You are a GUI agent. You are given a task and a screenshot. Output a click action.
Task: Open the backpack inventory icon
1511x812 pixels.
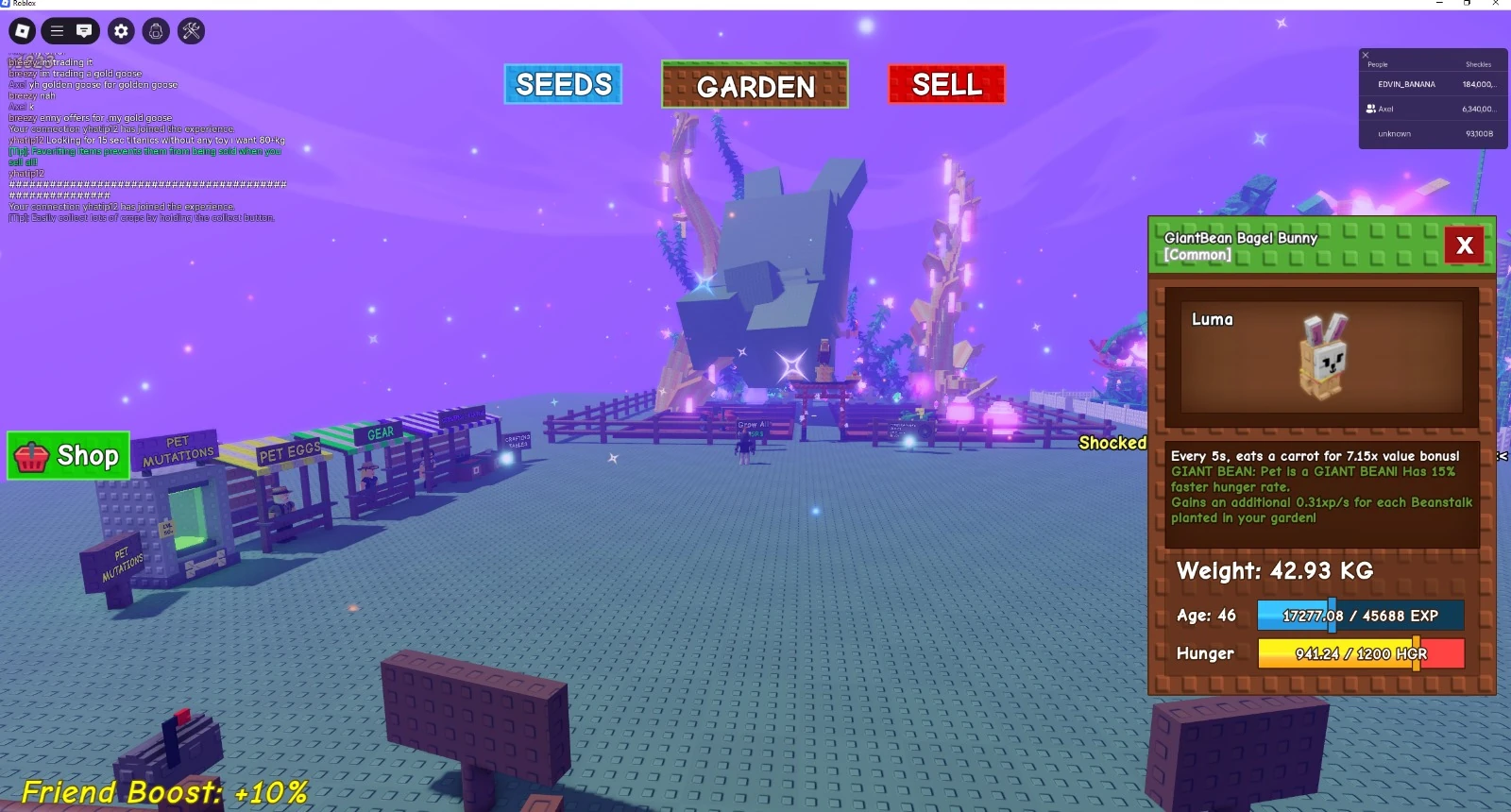pyautogui.click(x=154, y=29)
